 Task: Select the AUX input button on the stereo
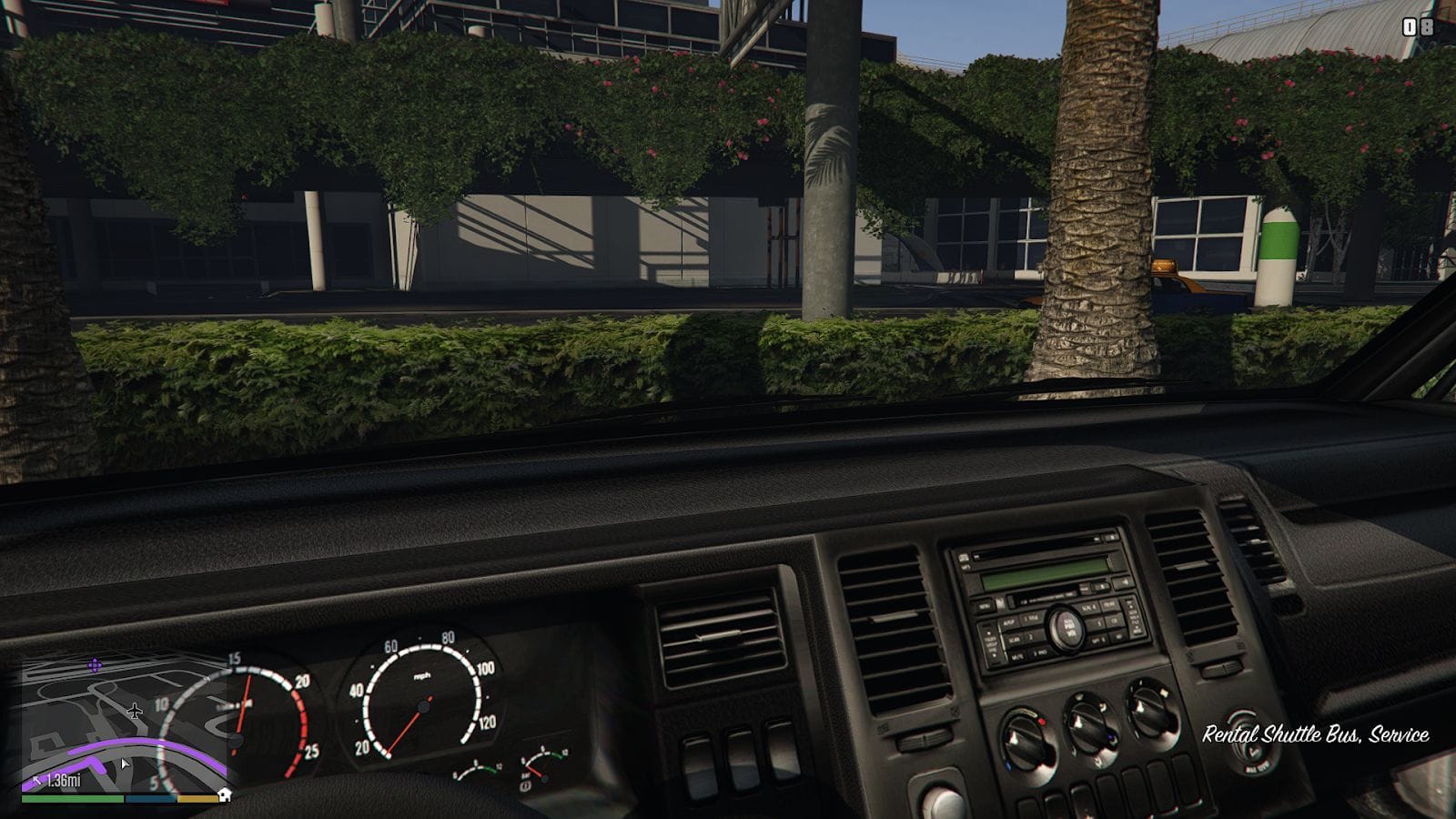1008,622
